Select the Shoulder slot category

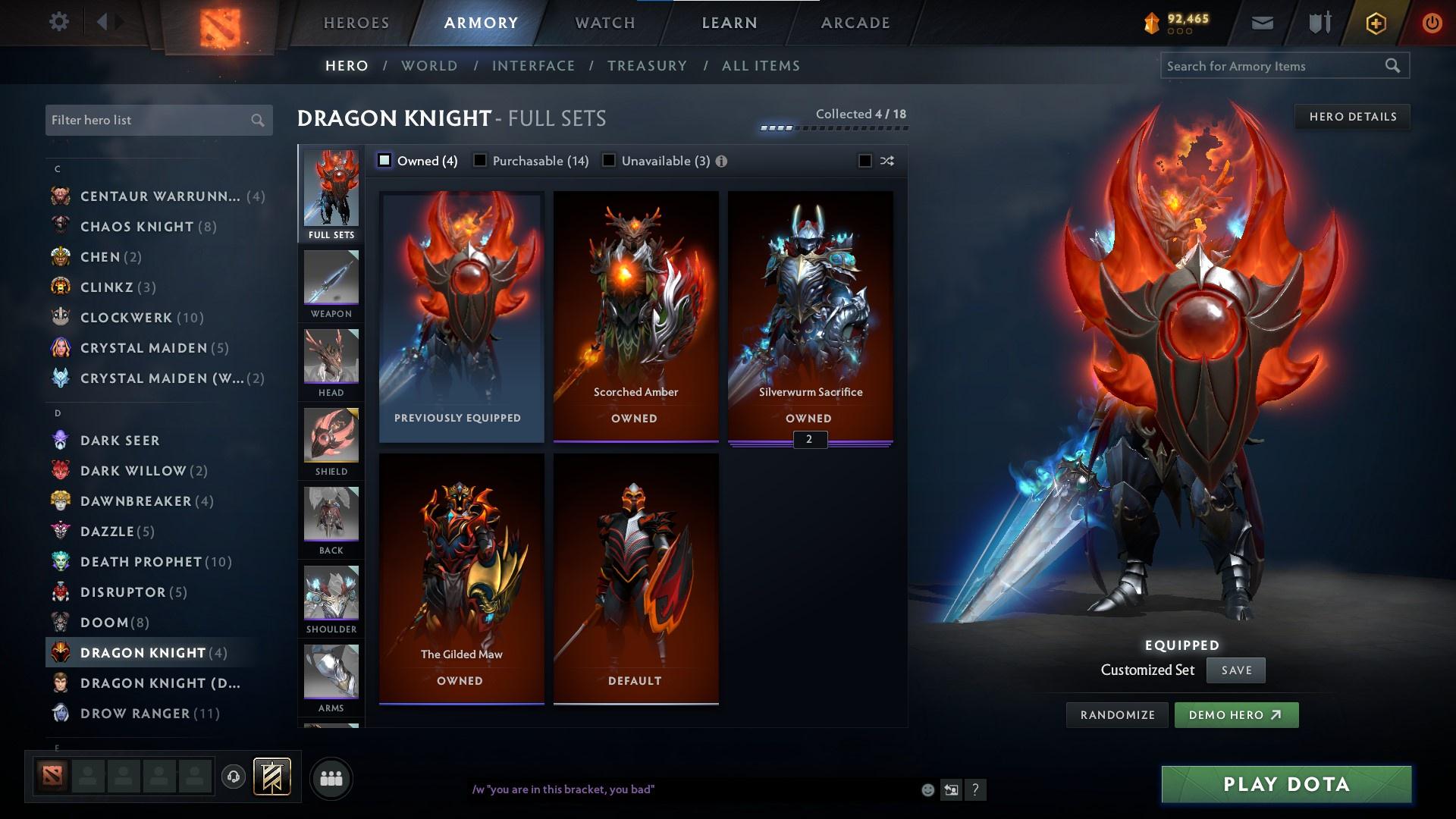click(331, 599)
